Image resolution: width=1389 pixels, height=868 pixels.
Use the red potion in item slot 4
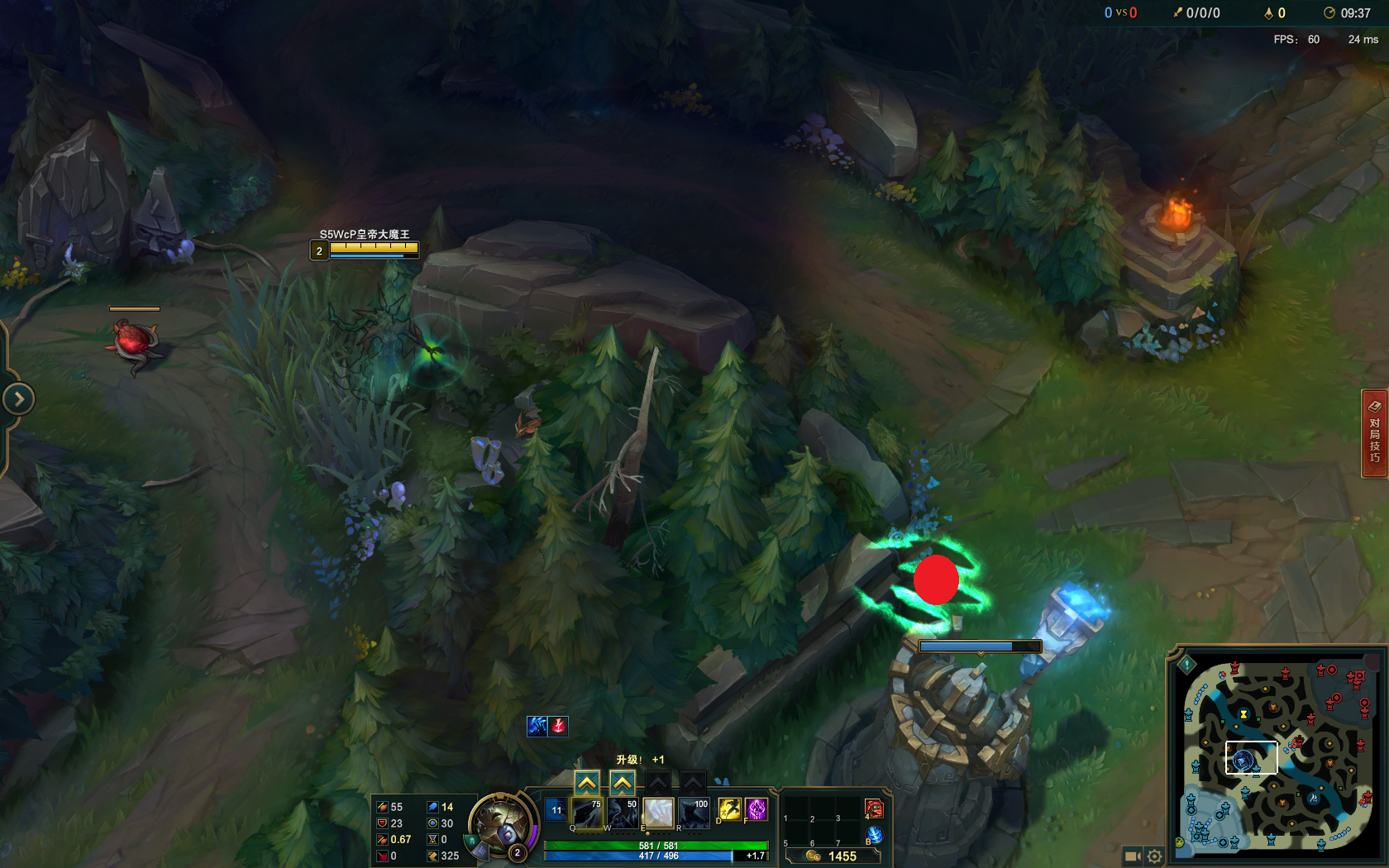pos(873,809)
